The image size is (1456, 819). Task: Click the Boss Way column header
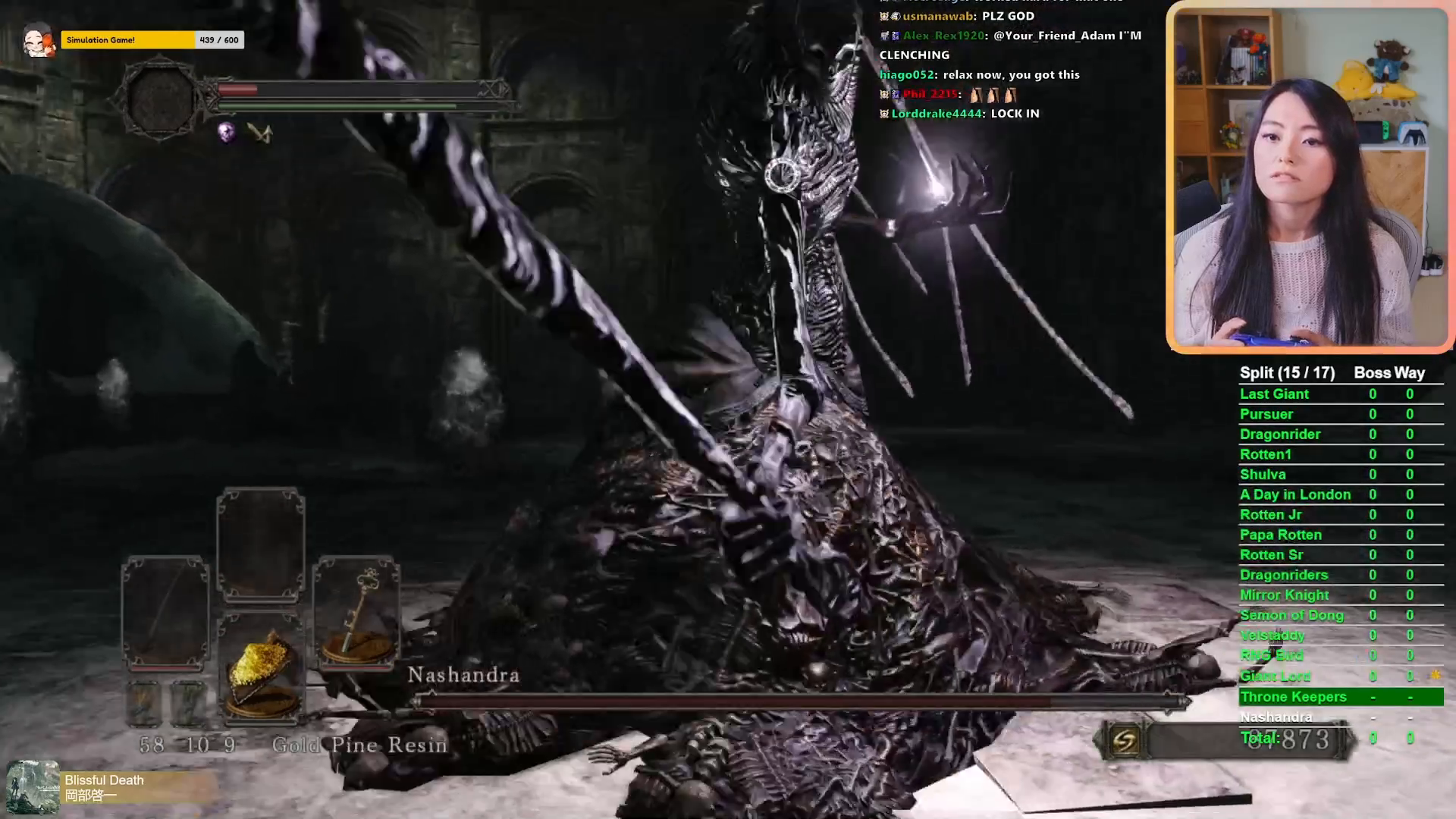coord(1389,372)
